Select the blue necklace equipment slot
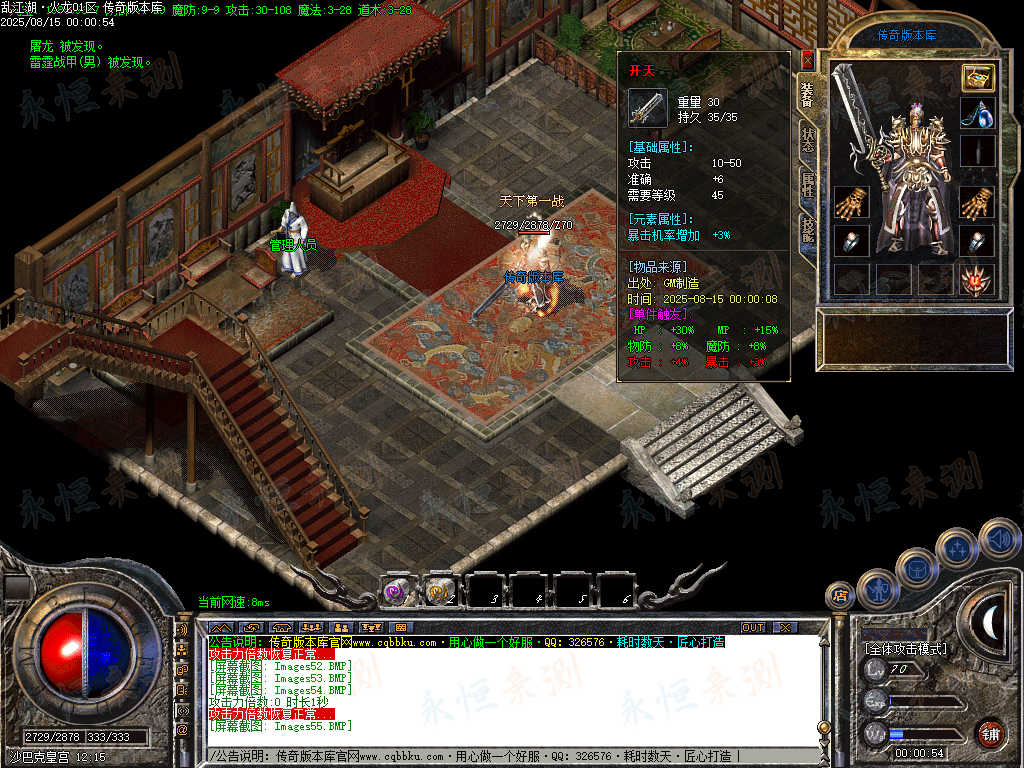Image resolution: width=1024 pixels, height=768 pixels. pyautogui.click(x=977, y=113)
